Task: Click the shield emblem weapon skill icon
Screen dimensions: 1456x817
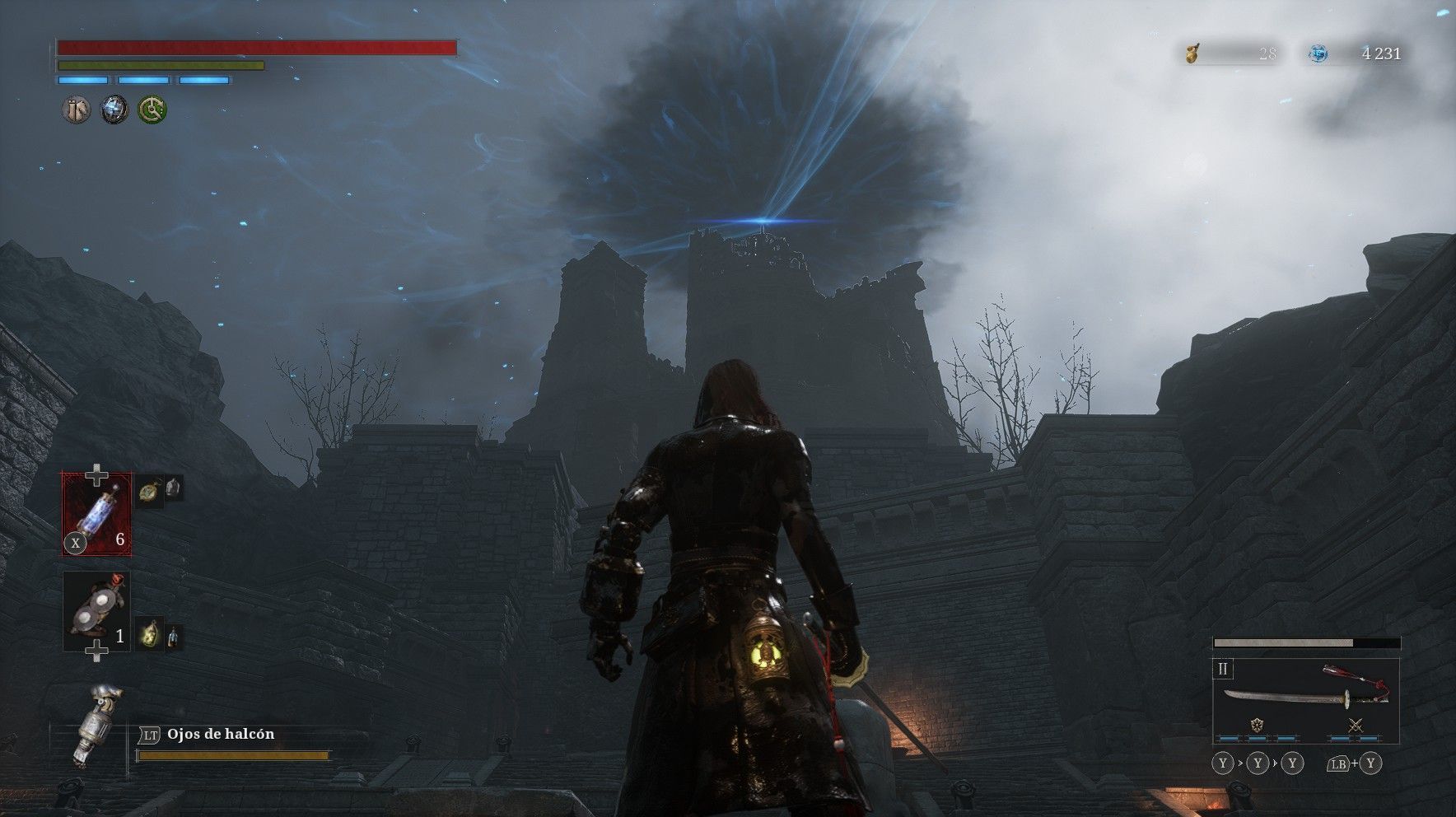Action: pos(1257,726)
